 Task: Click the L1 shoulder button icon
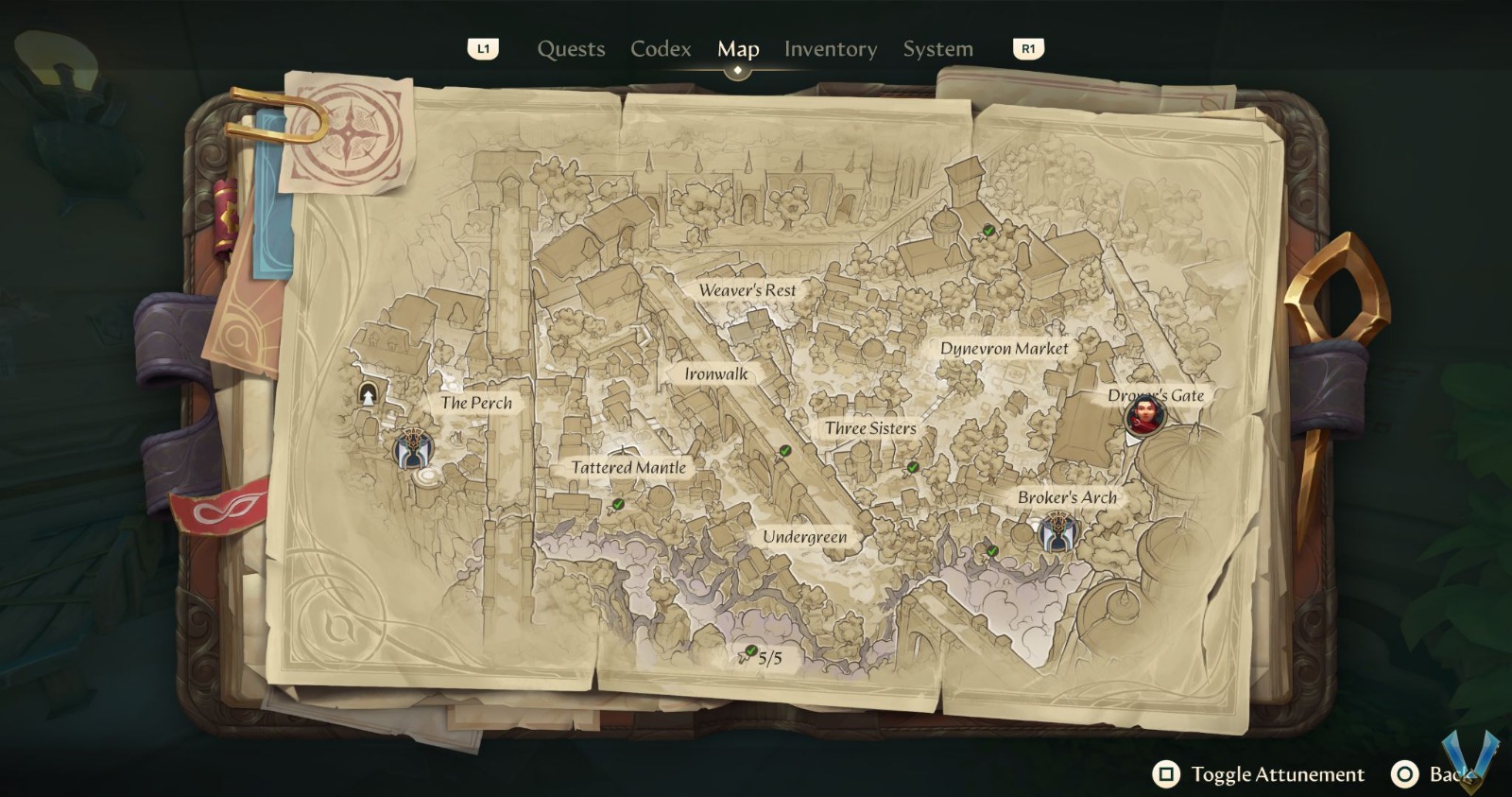(484, 50)
